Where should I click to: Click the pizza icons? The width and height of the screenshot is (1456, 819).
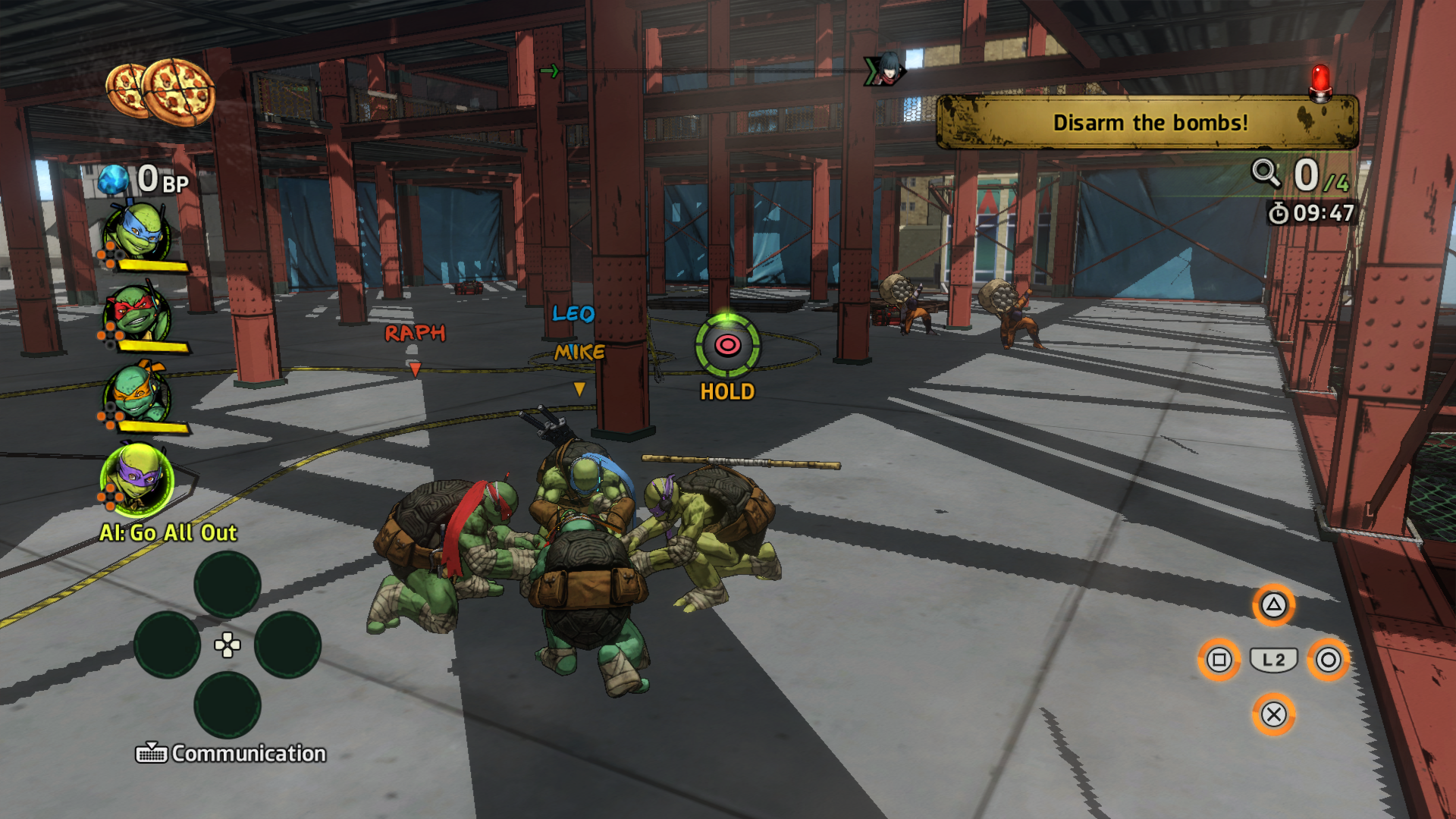pos(161,92)
